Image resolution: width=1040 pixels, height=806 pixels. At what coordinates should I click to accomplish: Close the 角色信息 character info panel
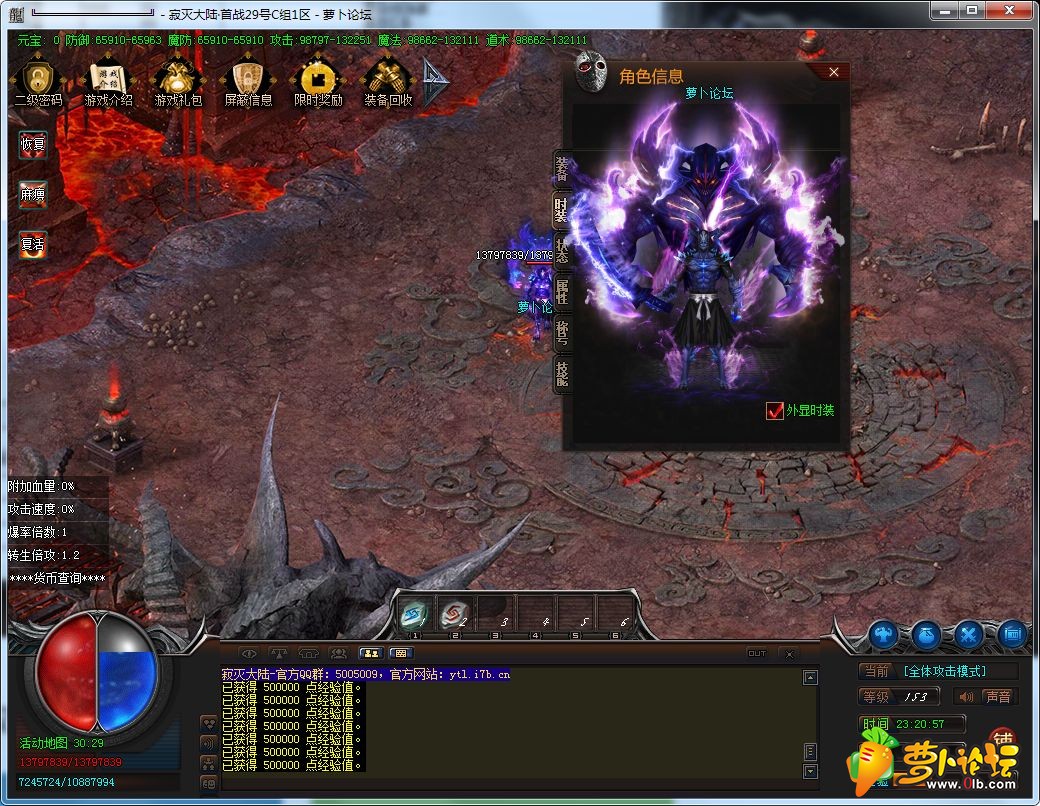click(834, 72)
